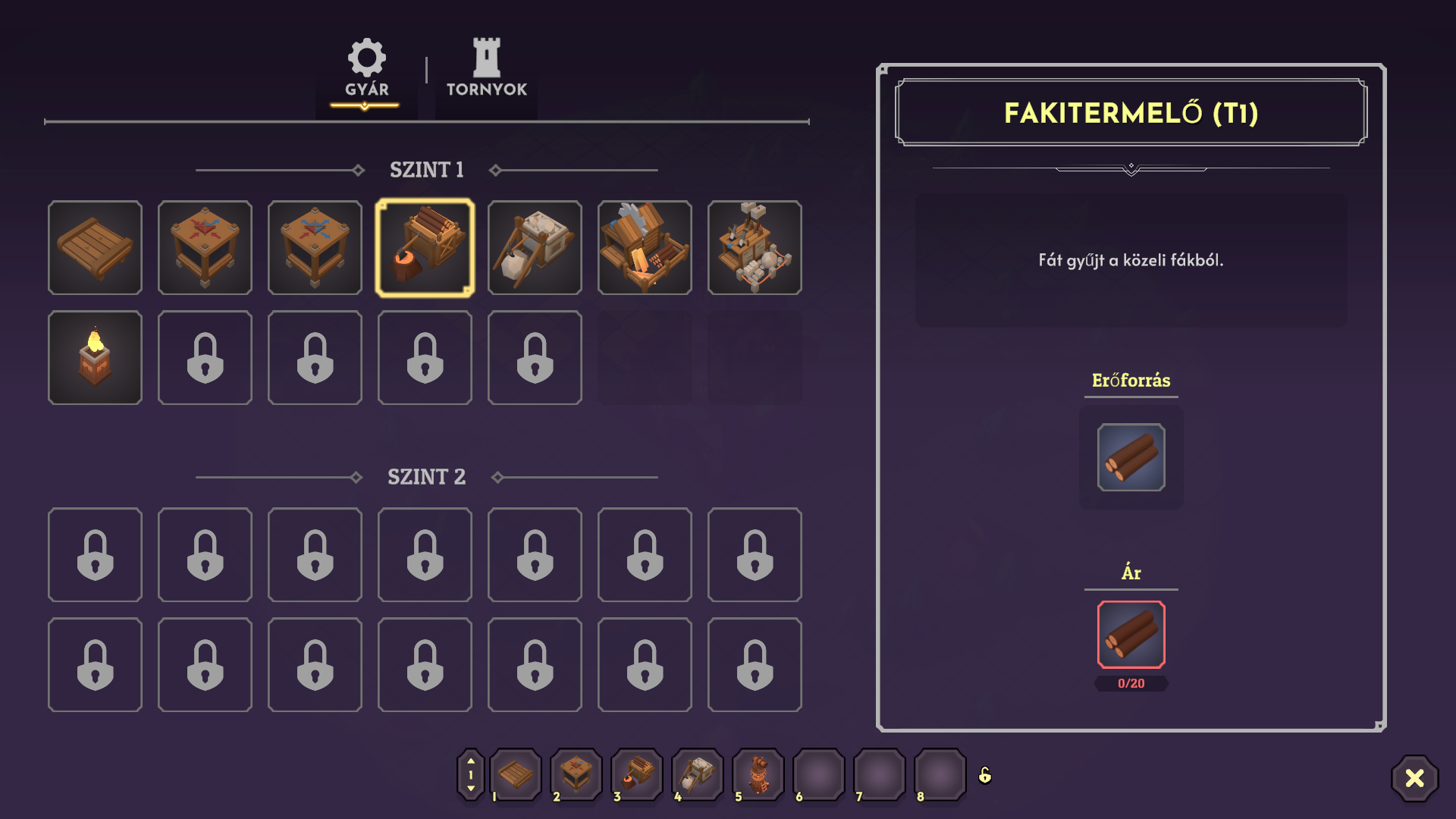
Task: Choose hotbar slot 3 lumberjack
Action: click(637, 774)
